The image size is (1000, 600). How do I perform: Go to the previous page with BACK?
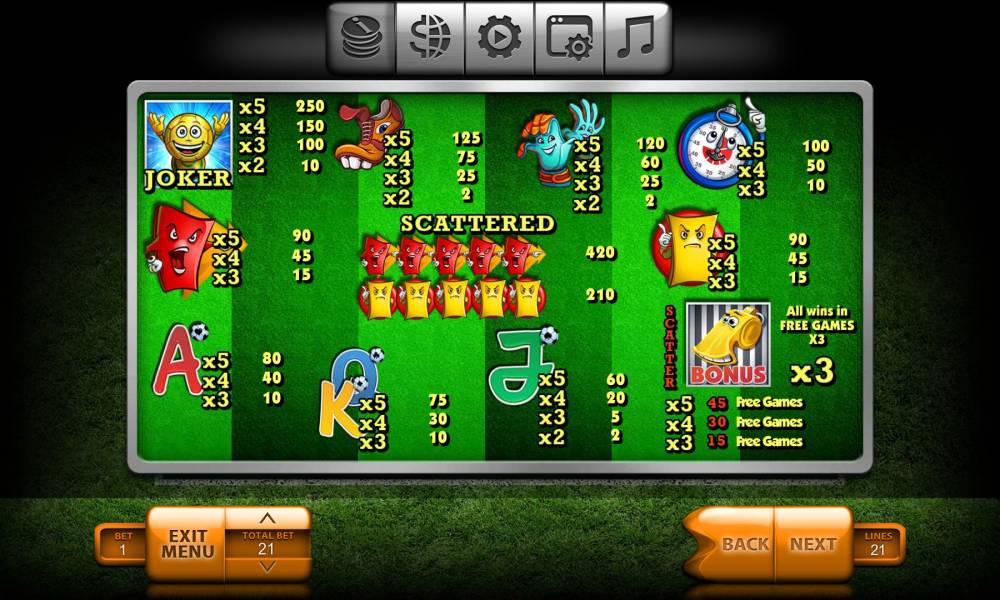[744, 544]
